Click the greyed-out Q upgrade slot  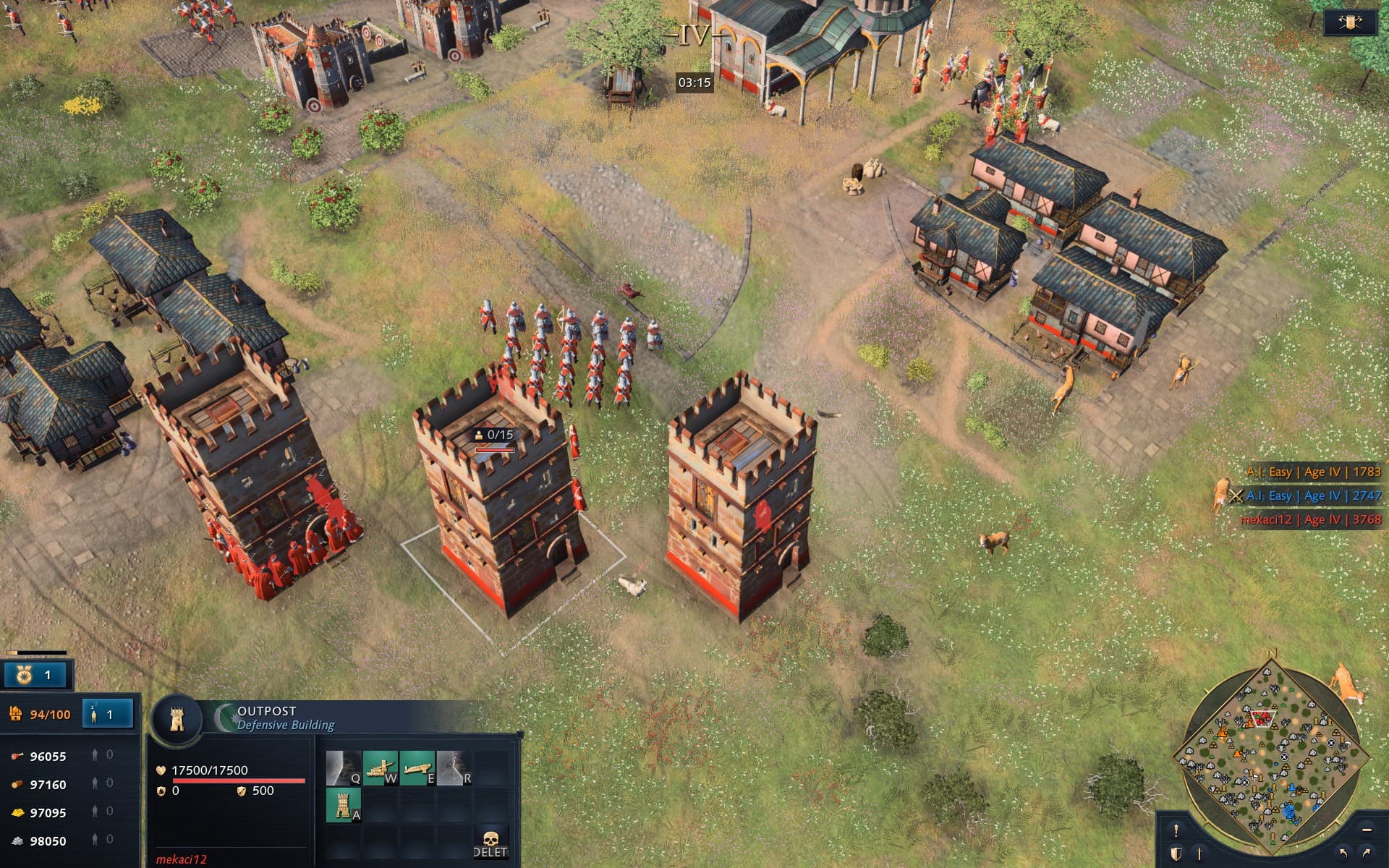343,768
